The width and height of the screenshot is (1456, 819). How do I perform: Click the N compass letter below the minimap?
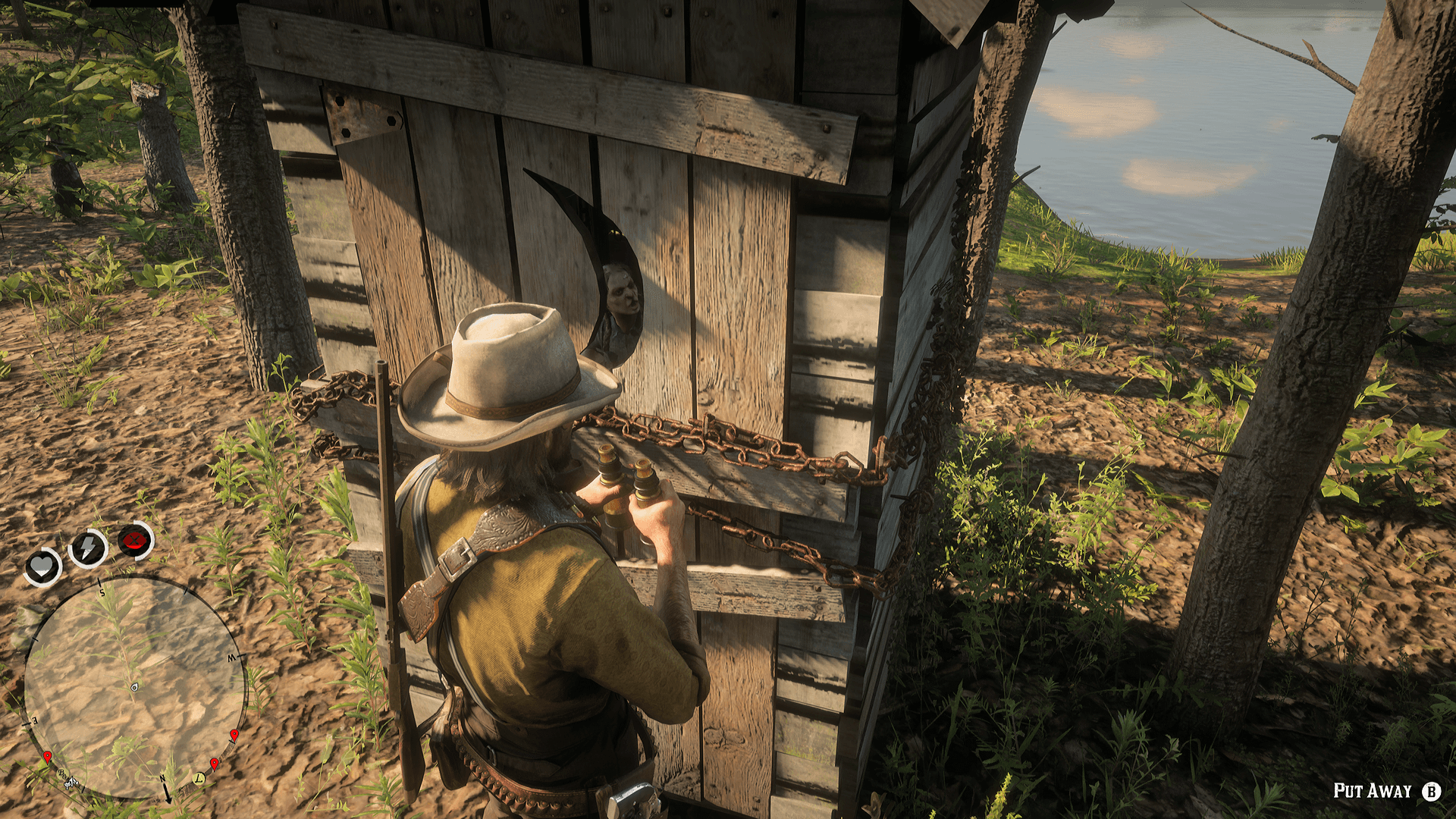coord(162,779)
